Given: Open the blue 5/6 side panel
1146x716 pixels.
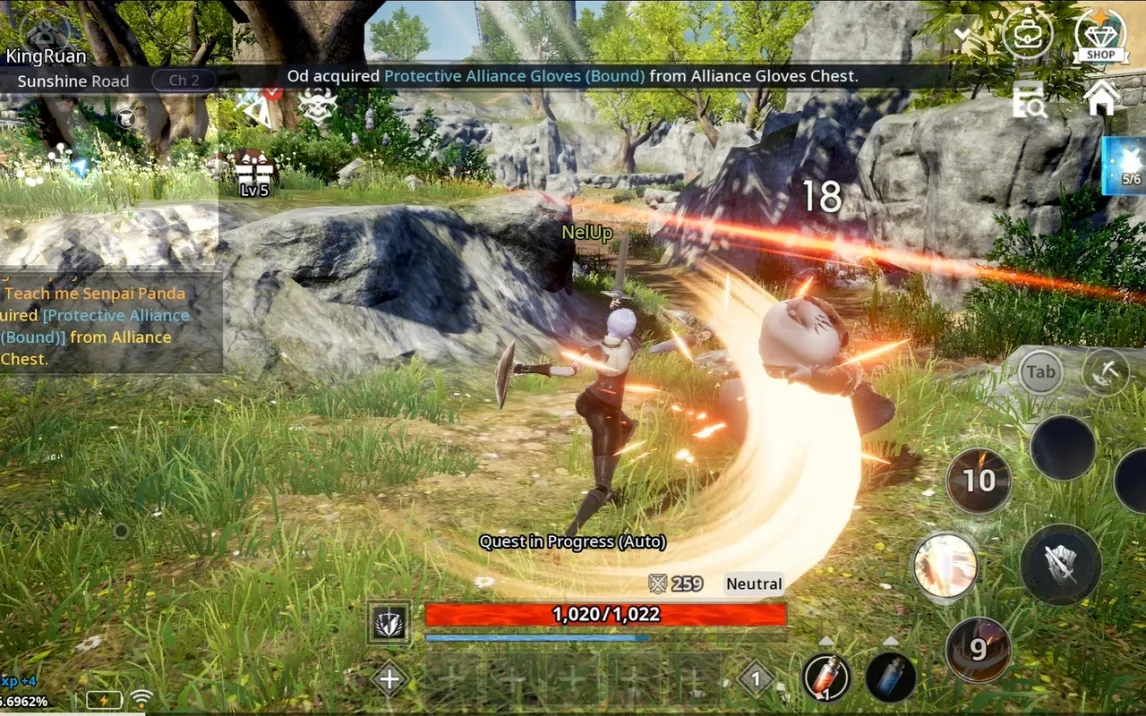Looking at the screenshot, I should (x=1125, y=165).
